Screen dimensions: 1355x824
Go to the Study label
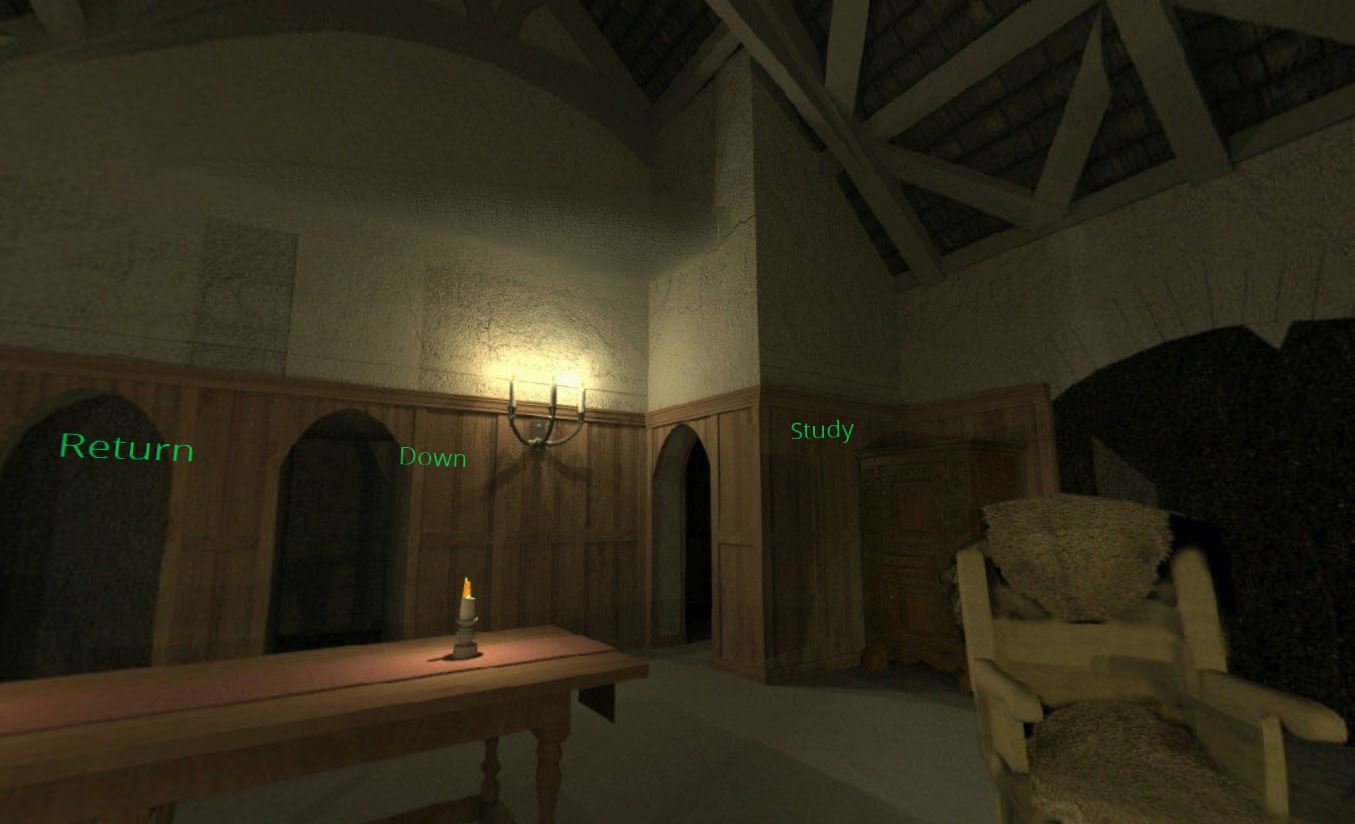(822, 431)
